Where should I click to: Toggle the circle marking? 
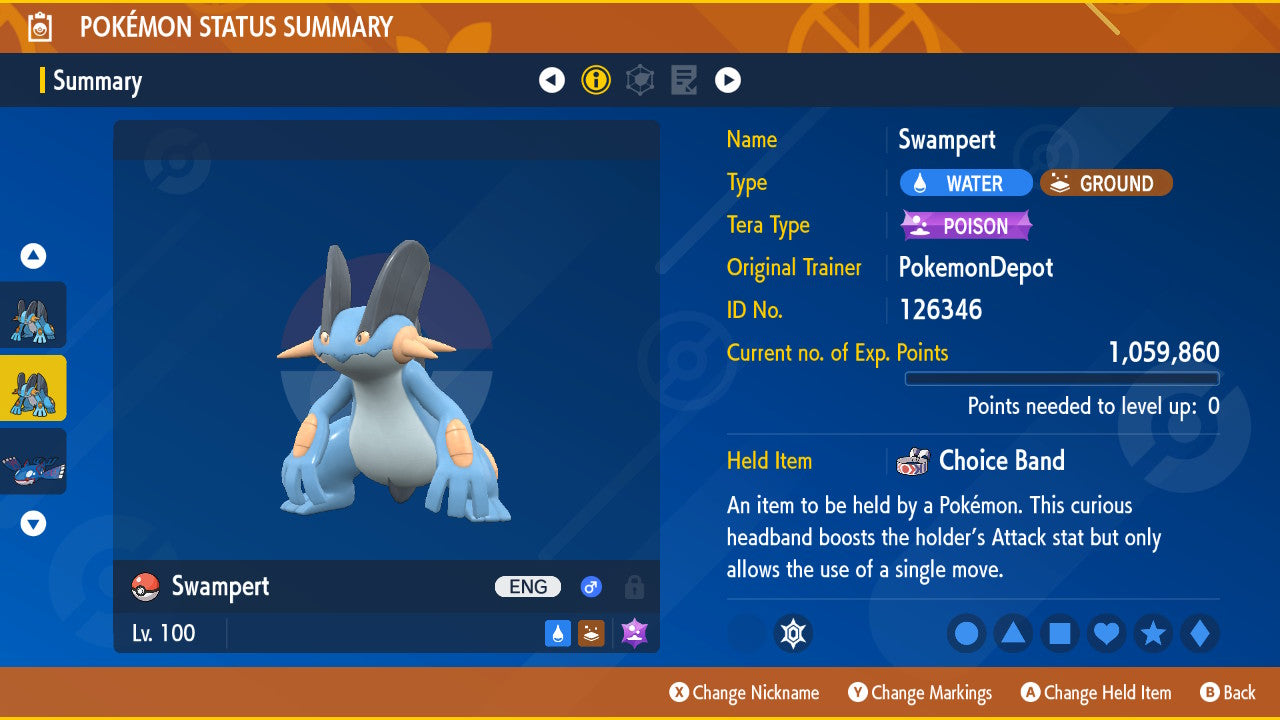pyautogui.click(x=966, y=633)
